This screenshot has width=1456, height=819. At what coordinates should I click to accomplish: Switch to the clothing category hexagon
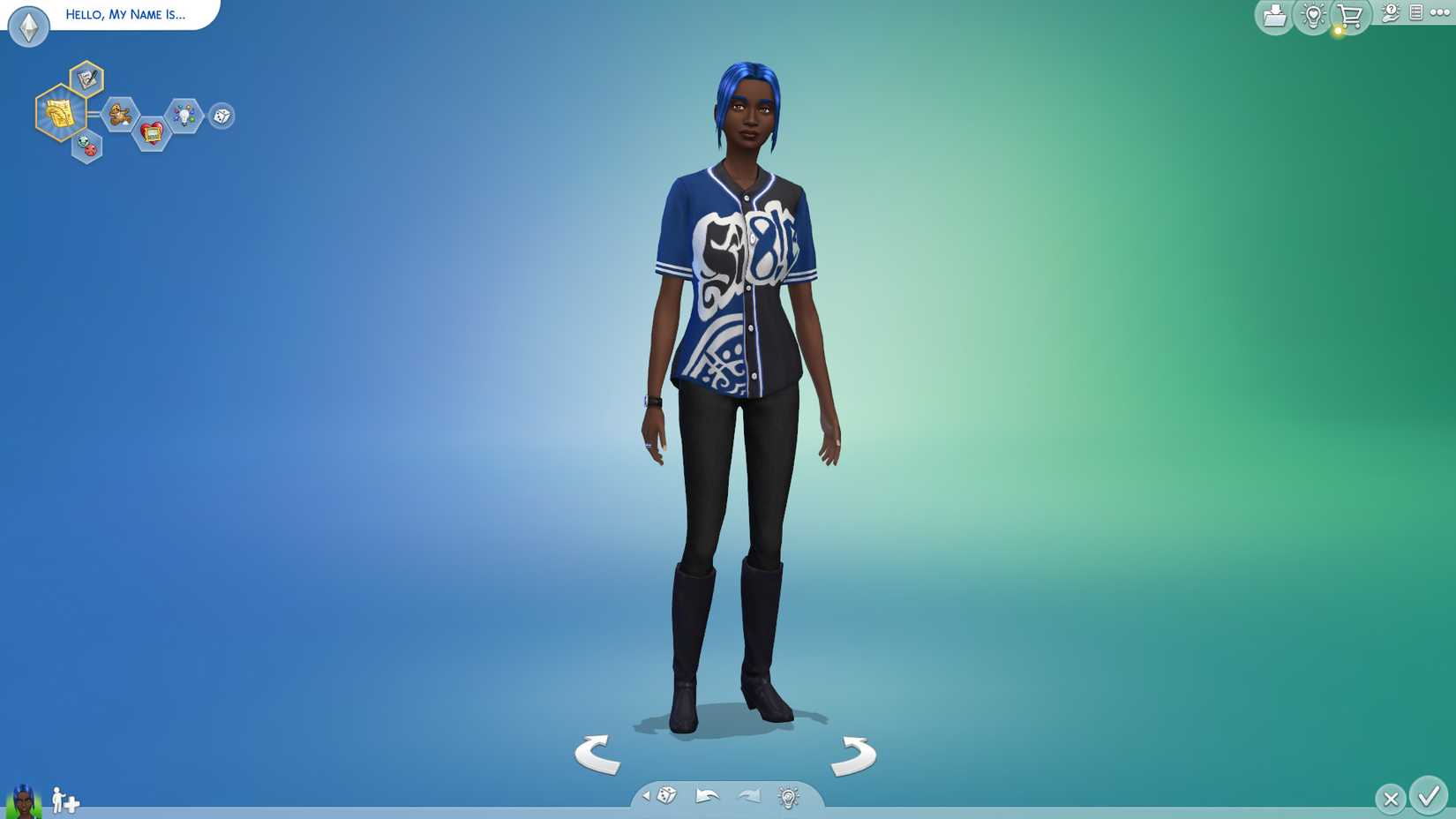59,113
